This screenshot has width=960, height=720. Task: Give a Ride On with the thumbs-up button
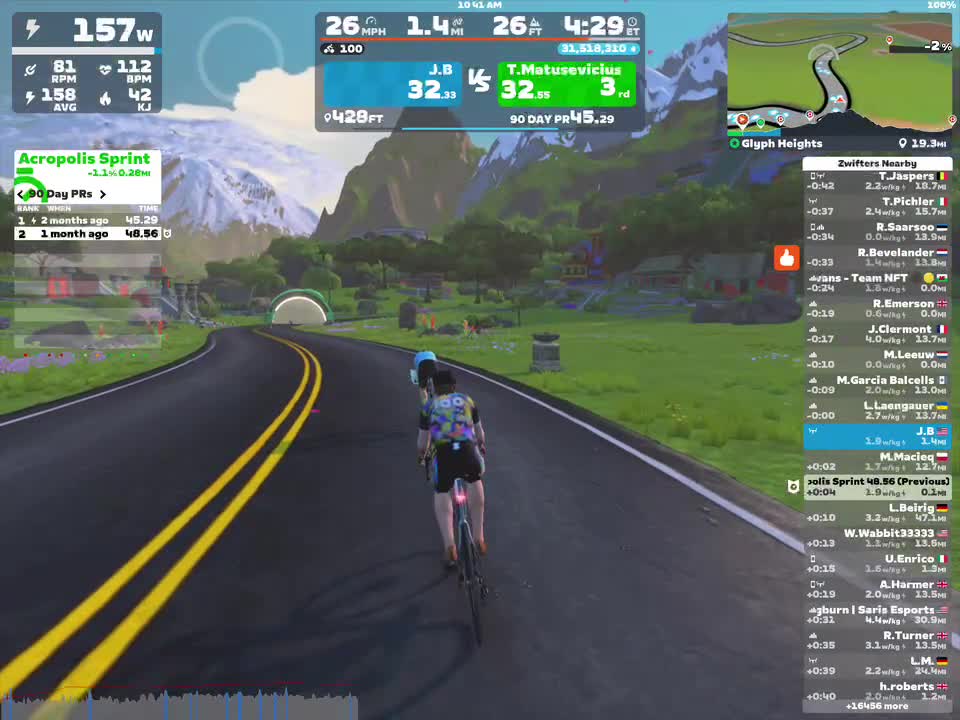point(786,258)
